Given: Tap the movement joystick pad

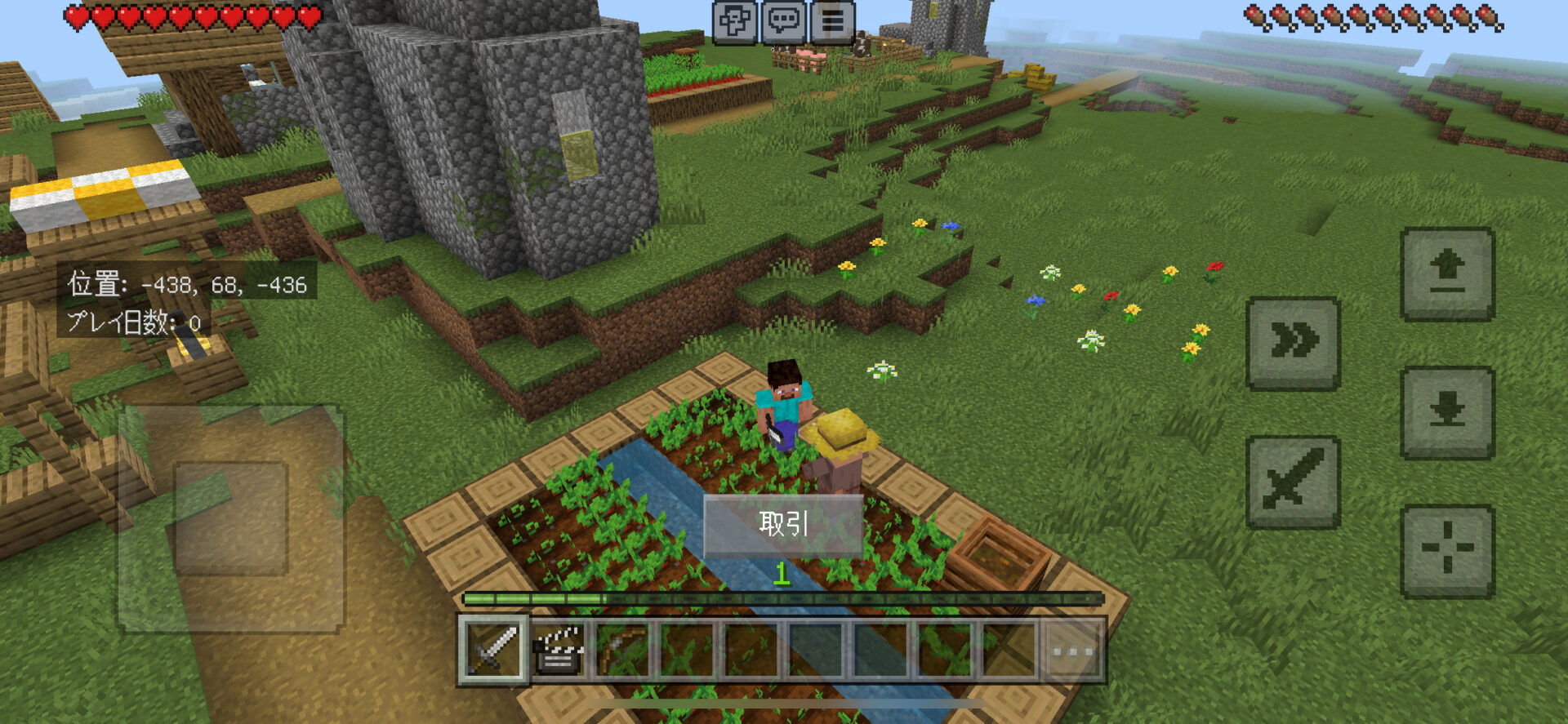Looking at the screenshot, I should 231,518.
